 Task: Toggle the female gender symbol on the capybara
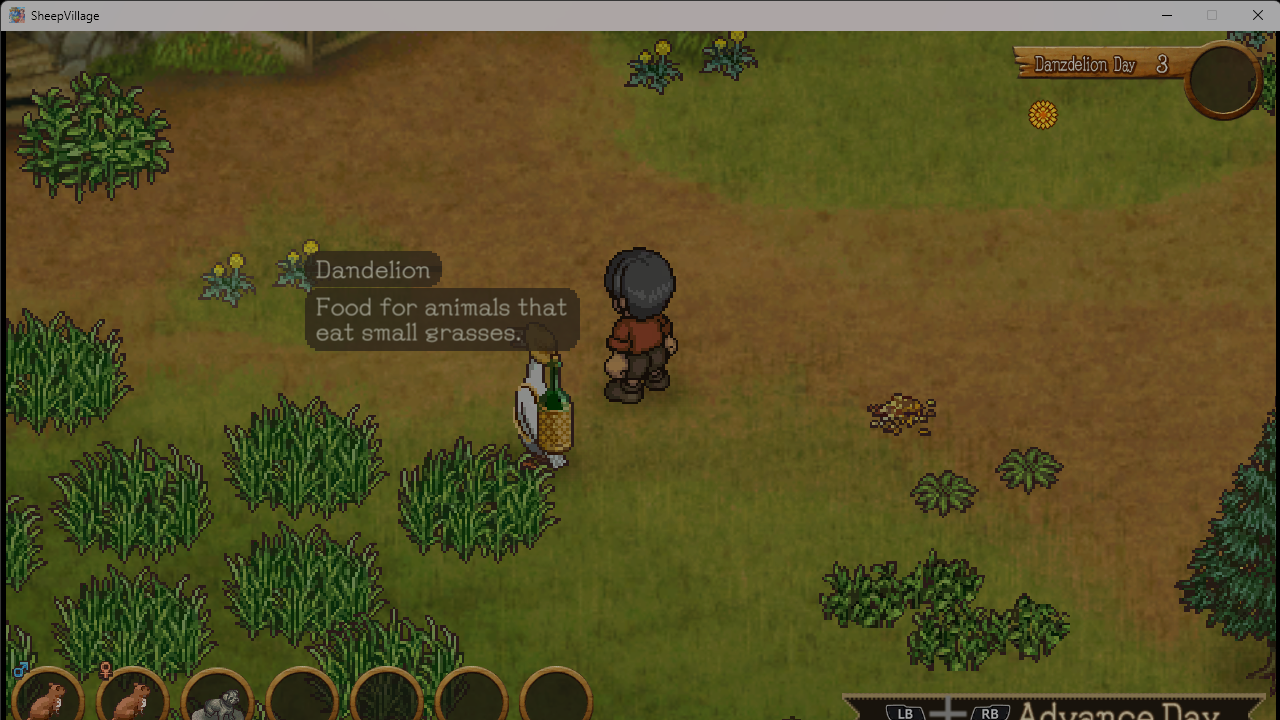click(x=106, y=669)
